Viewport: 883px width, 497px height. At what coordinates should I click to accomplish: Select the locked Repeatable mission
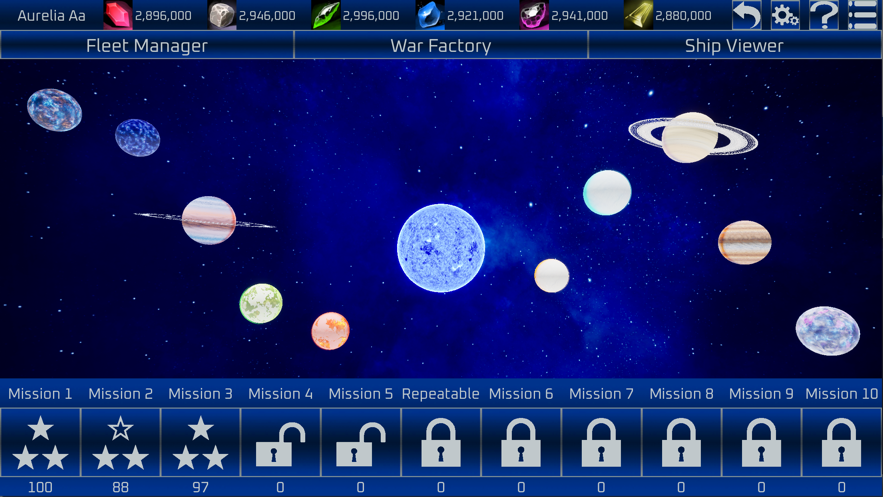441,442
